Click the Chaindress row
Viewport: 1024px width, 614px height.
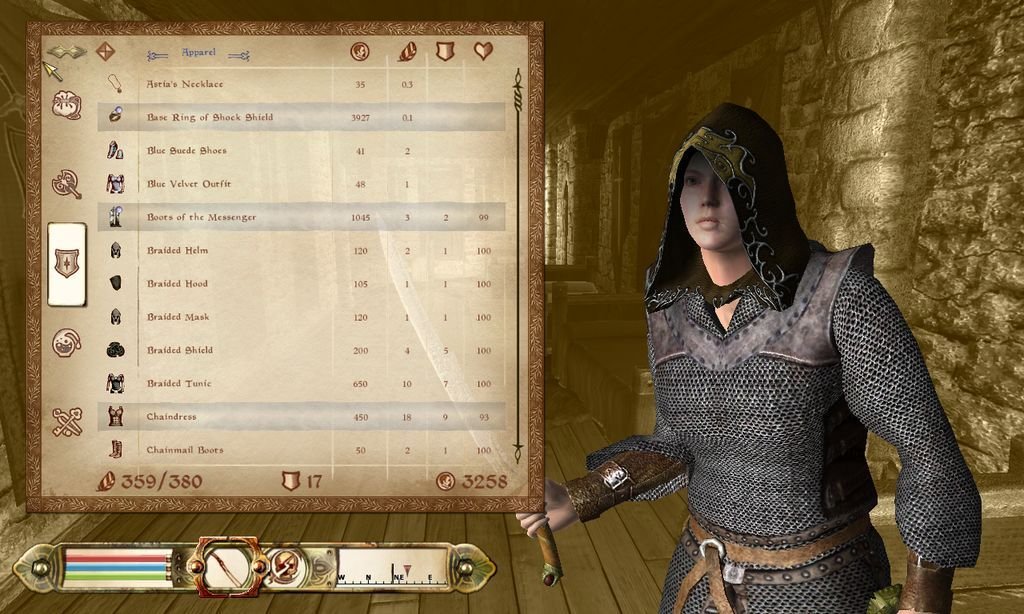click(172, 417)
